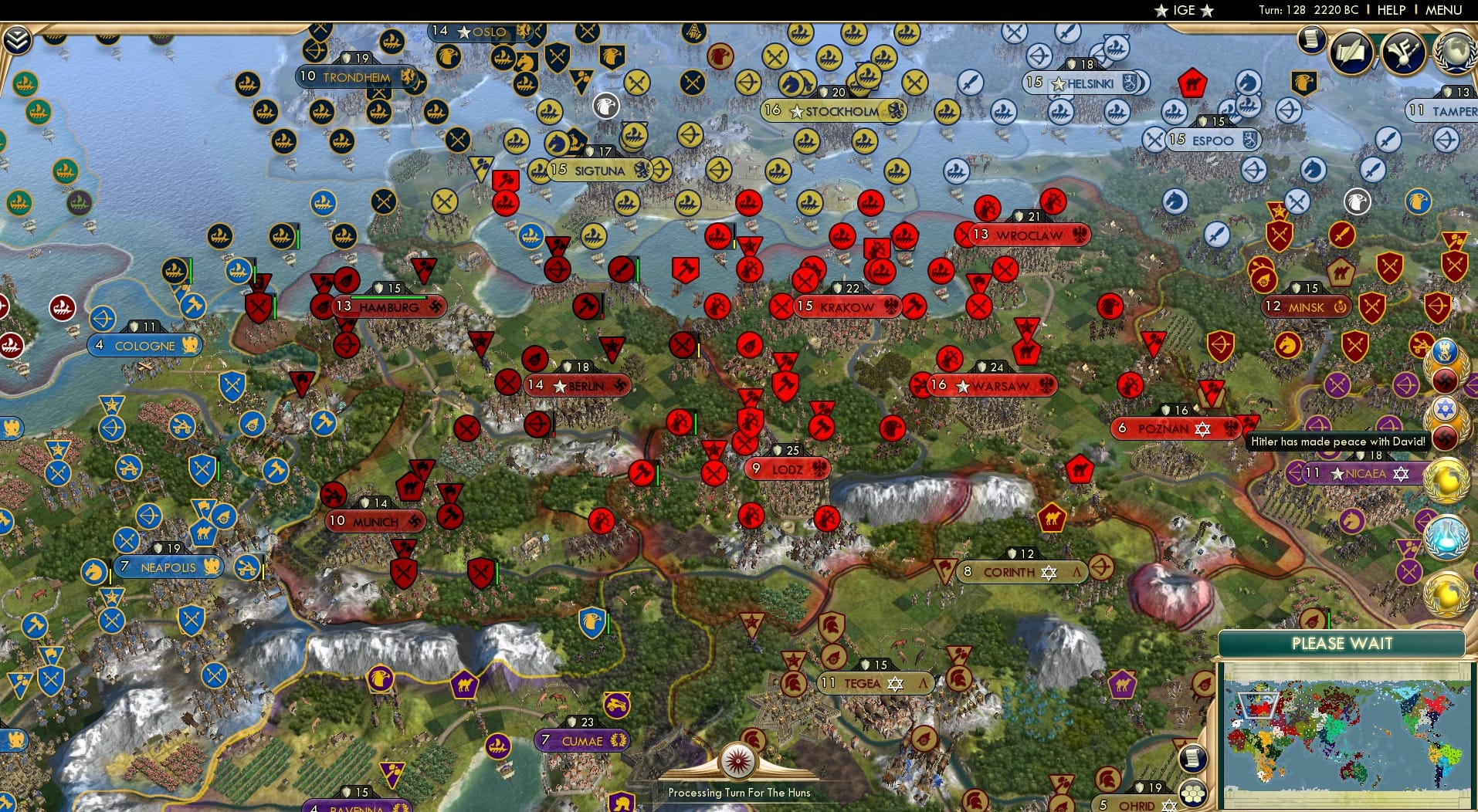Toggle Strategic View with the hex grid icon

[1192, 795]
